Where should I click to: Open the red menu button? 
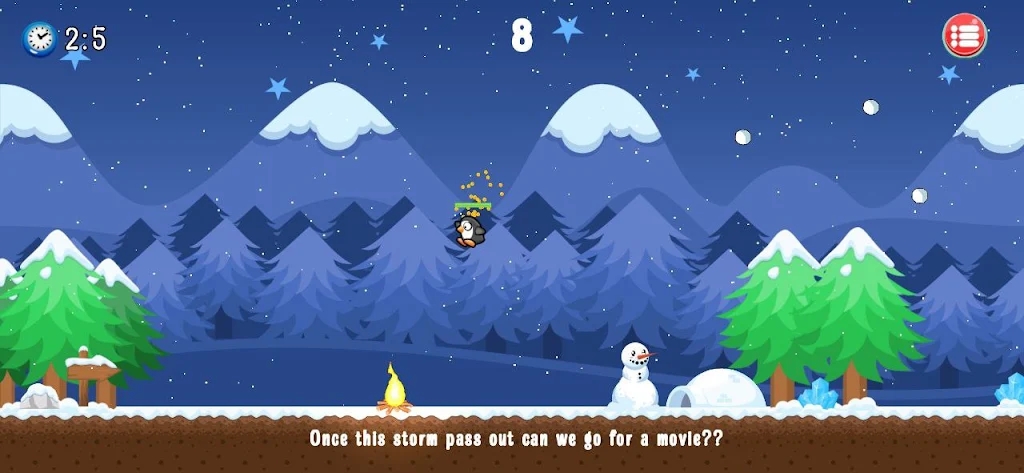(964, 36)
